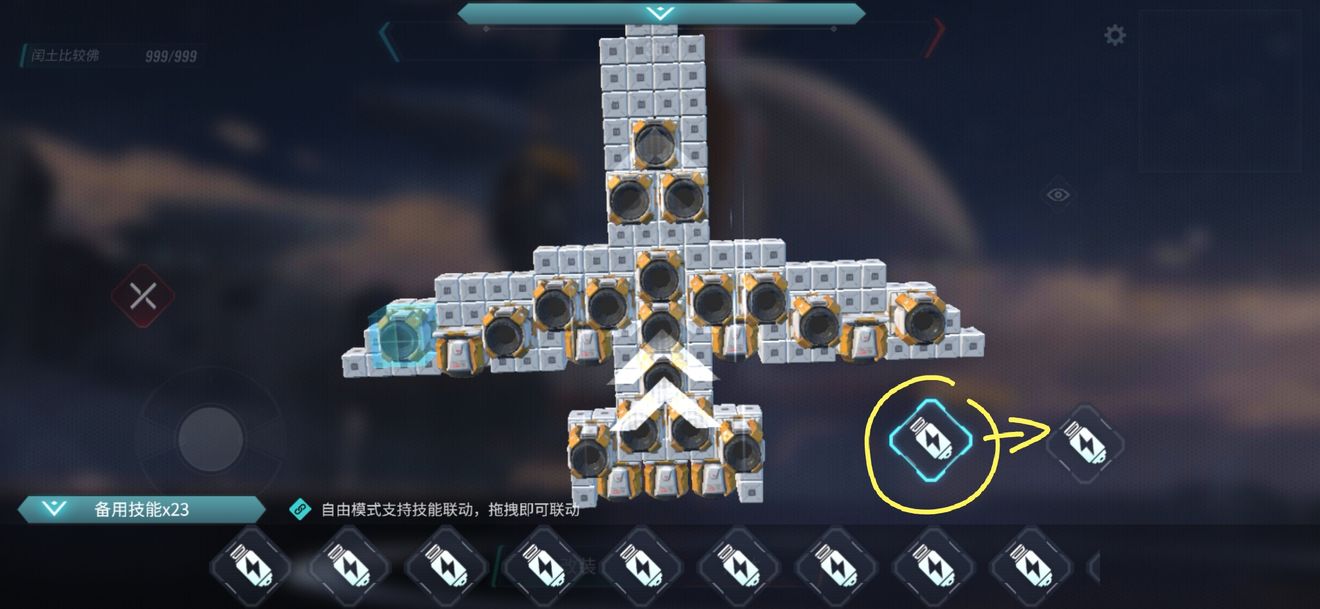
Task: Click the red right arrow bracket
Action: [934, 39]
